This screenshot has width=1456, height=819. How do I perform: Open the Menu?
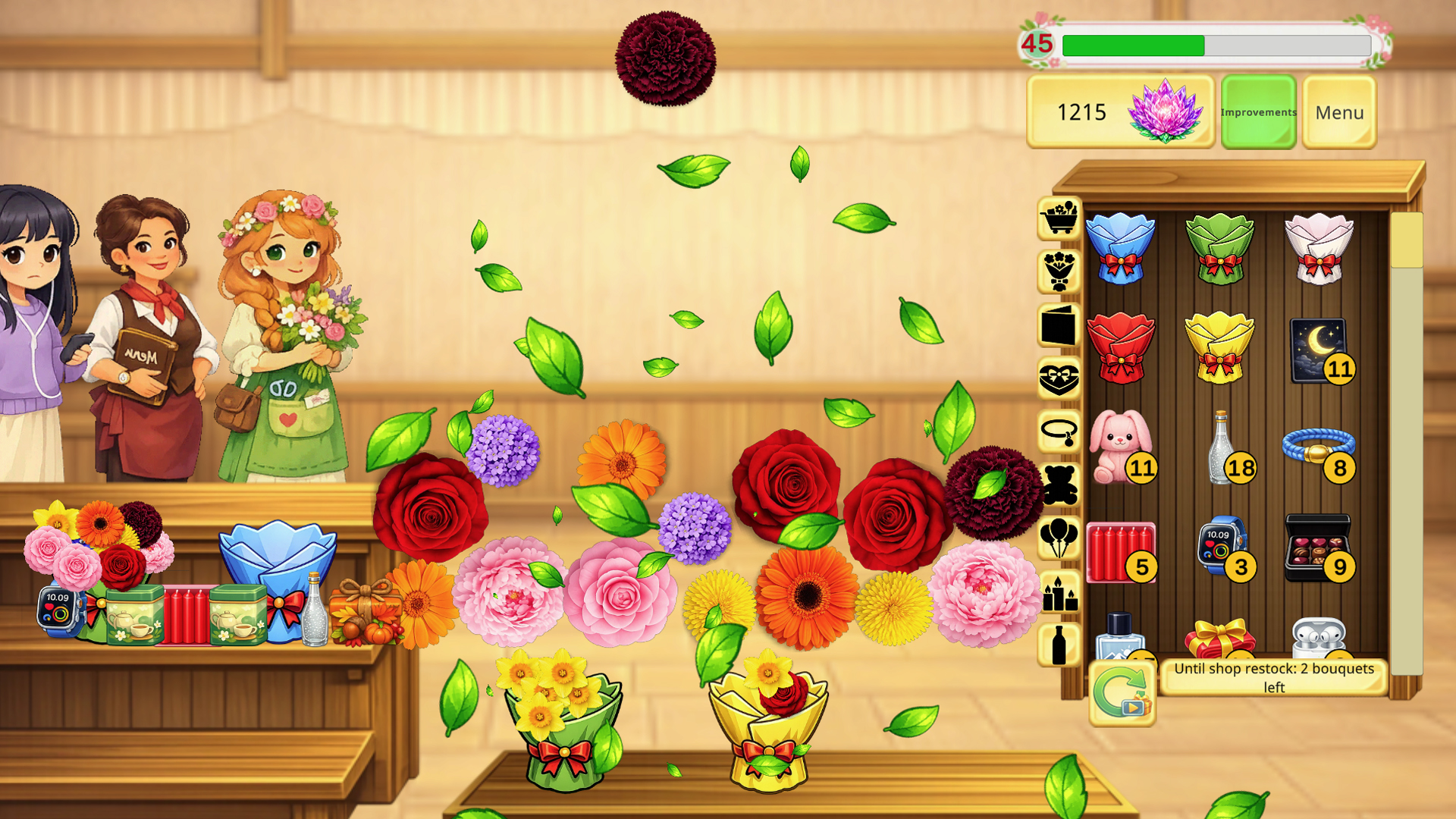tap(1338, 112)
